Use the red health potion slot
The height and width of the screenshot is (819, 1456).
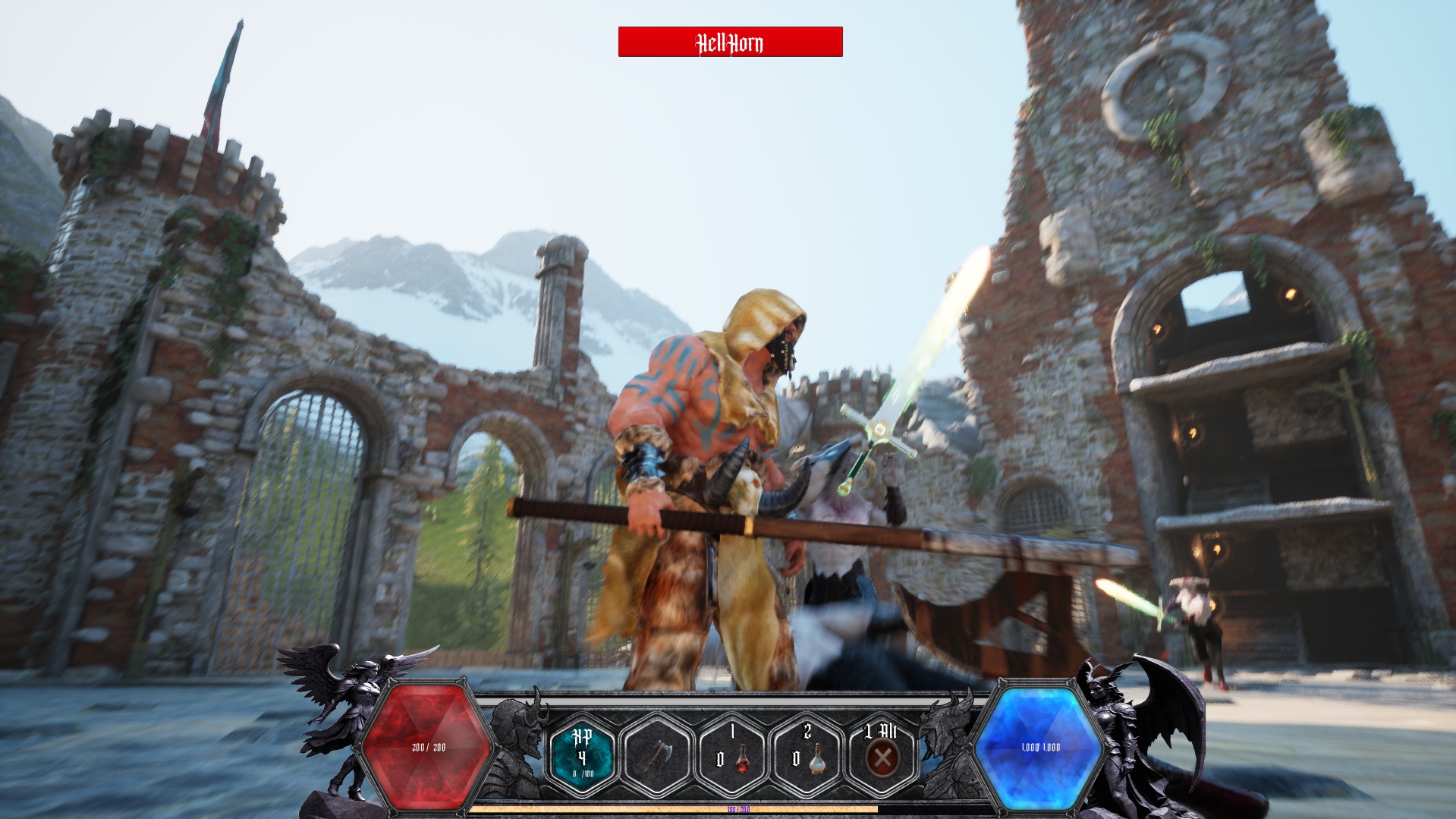[x=733, y=756]
